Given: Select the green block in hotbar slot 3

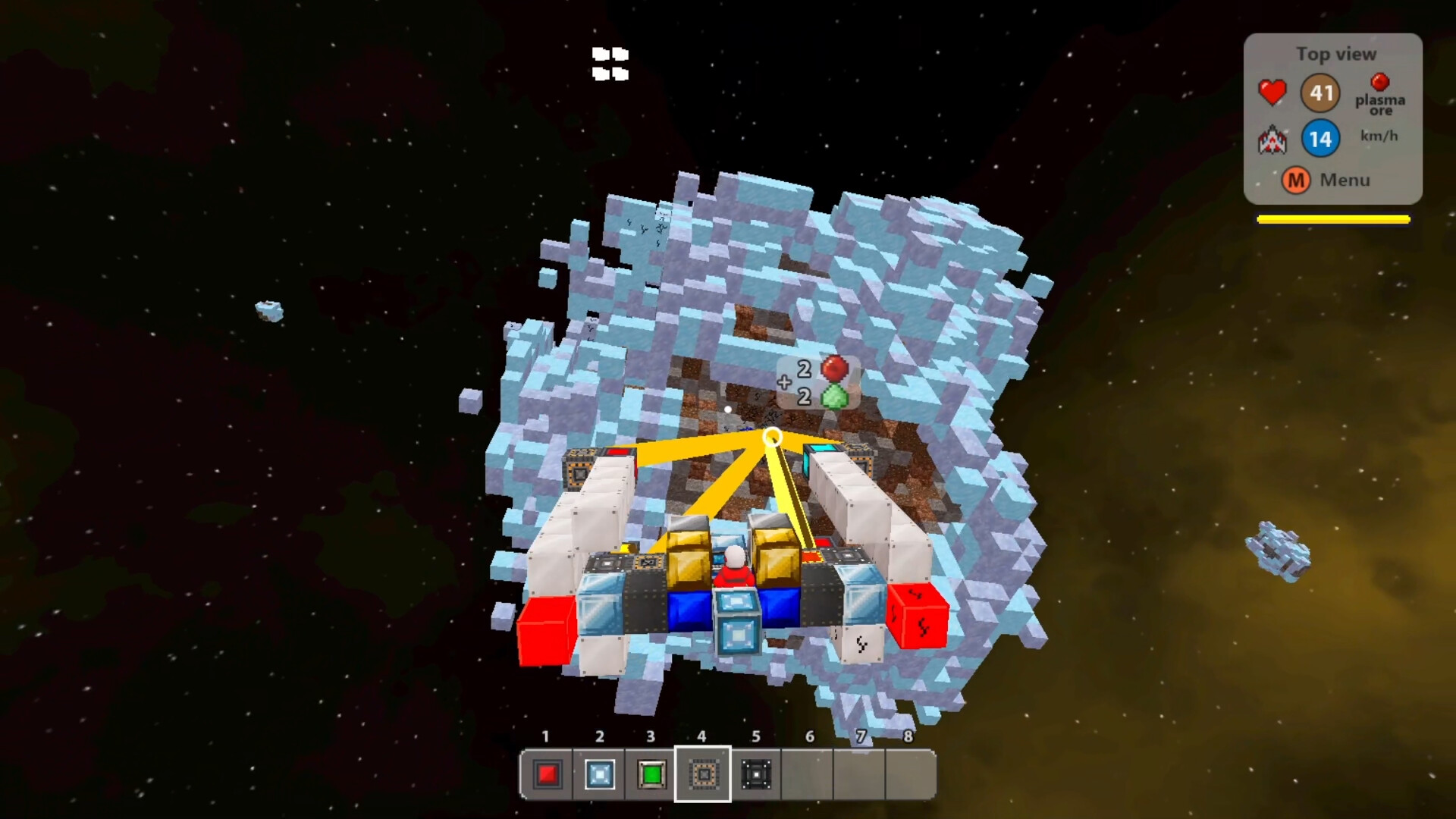Looking at the screenshot, I should tap(651, 775).
